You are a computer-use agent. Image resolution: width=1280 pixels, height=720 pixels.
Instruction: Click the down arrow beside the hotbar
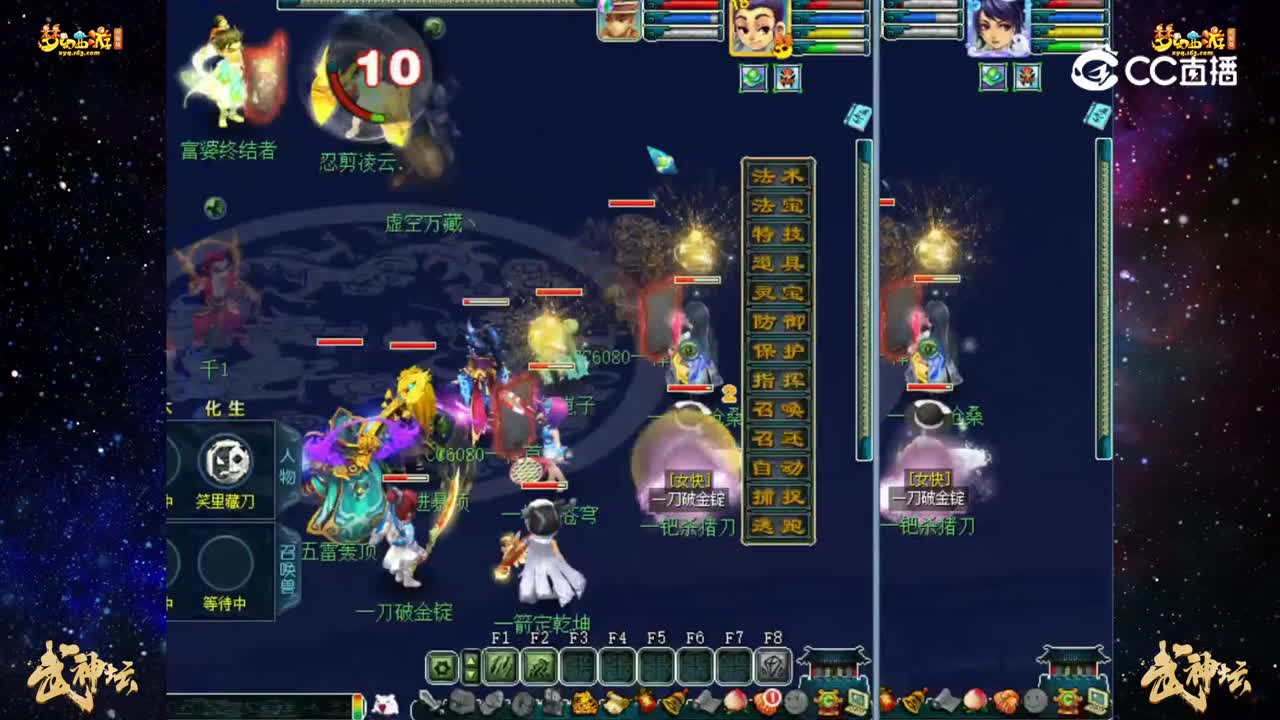click(x=470, y=672)
